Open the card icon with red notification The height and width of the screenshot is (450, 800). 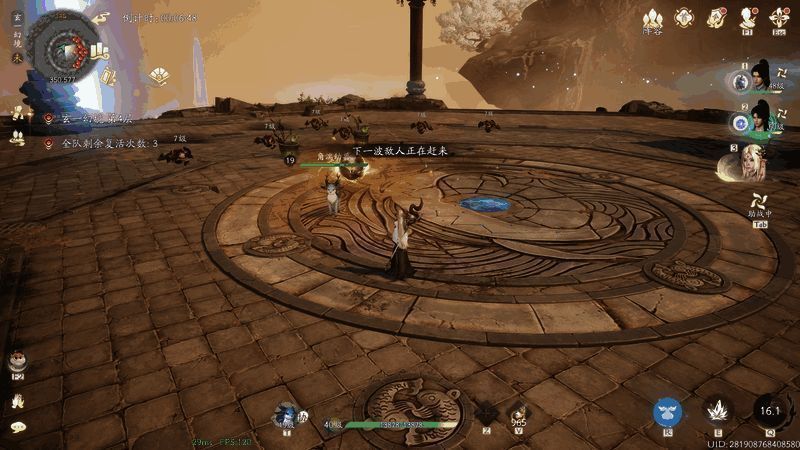(x=716, y=17)
